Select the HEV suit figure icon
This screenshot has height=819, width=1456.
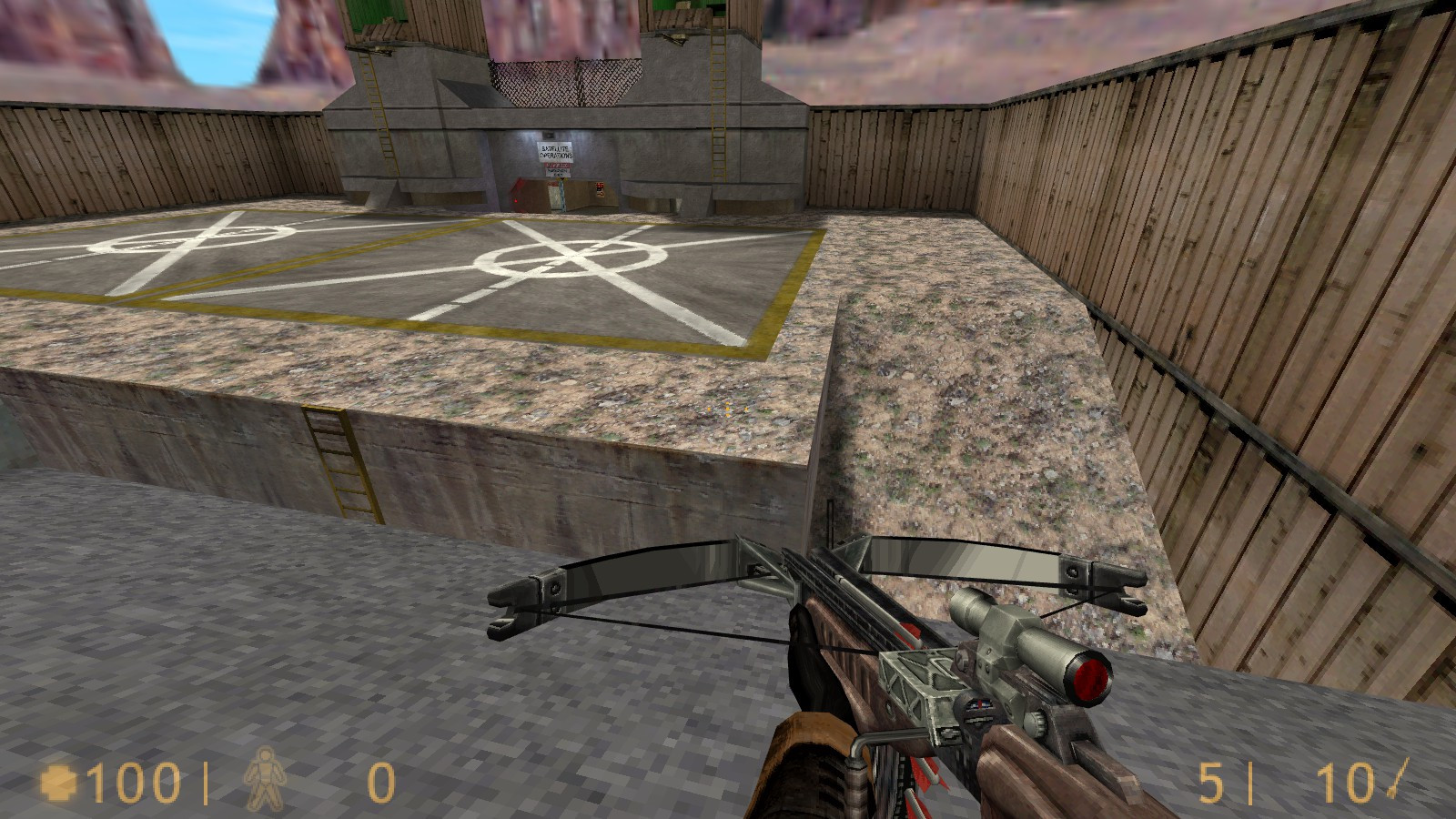pyautogui.click(x=265, y=781)
